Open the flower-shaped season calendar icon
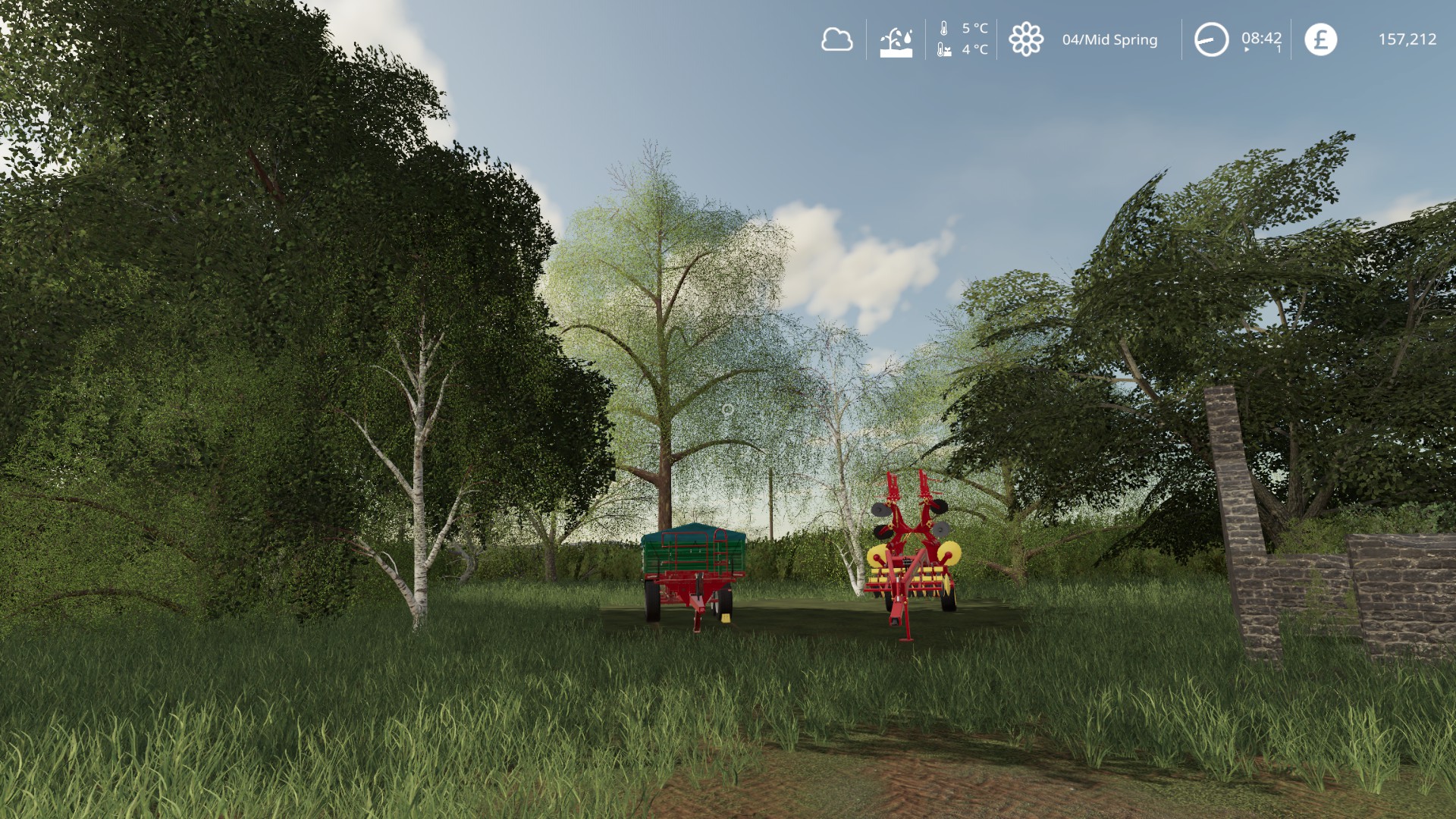 (x=1026, y=39)
